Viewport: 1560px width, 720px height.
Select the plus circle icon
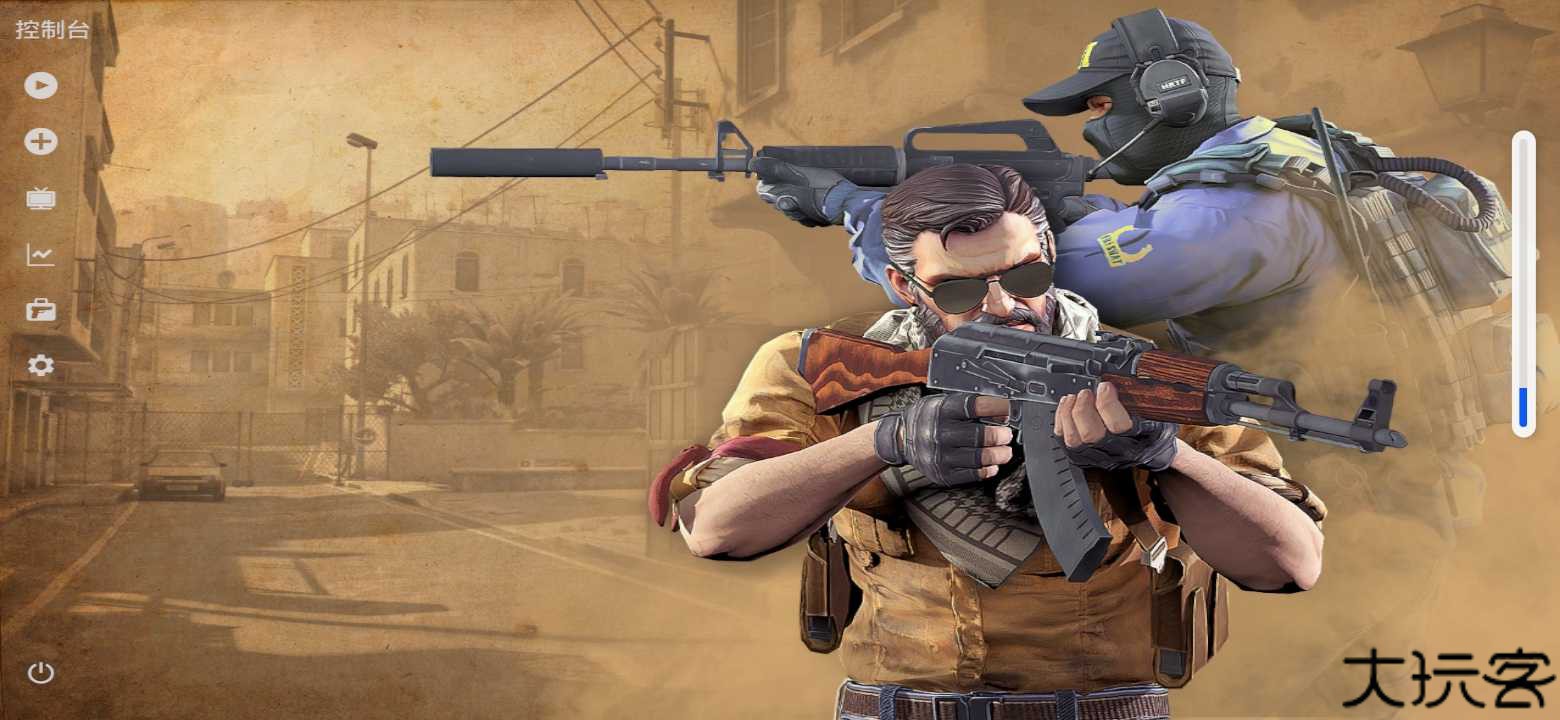click(x=41, y=142)
